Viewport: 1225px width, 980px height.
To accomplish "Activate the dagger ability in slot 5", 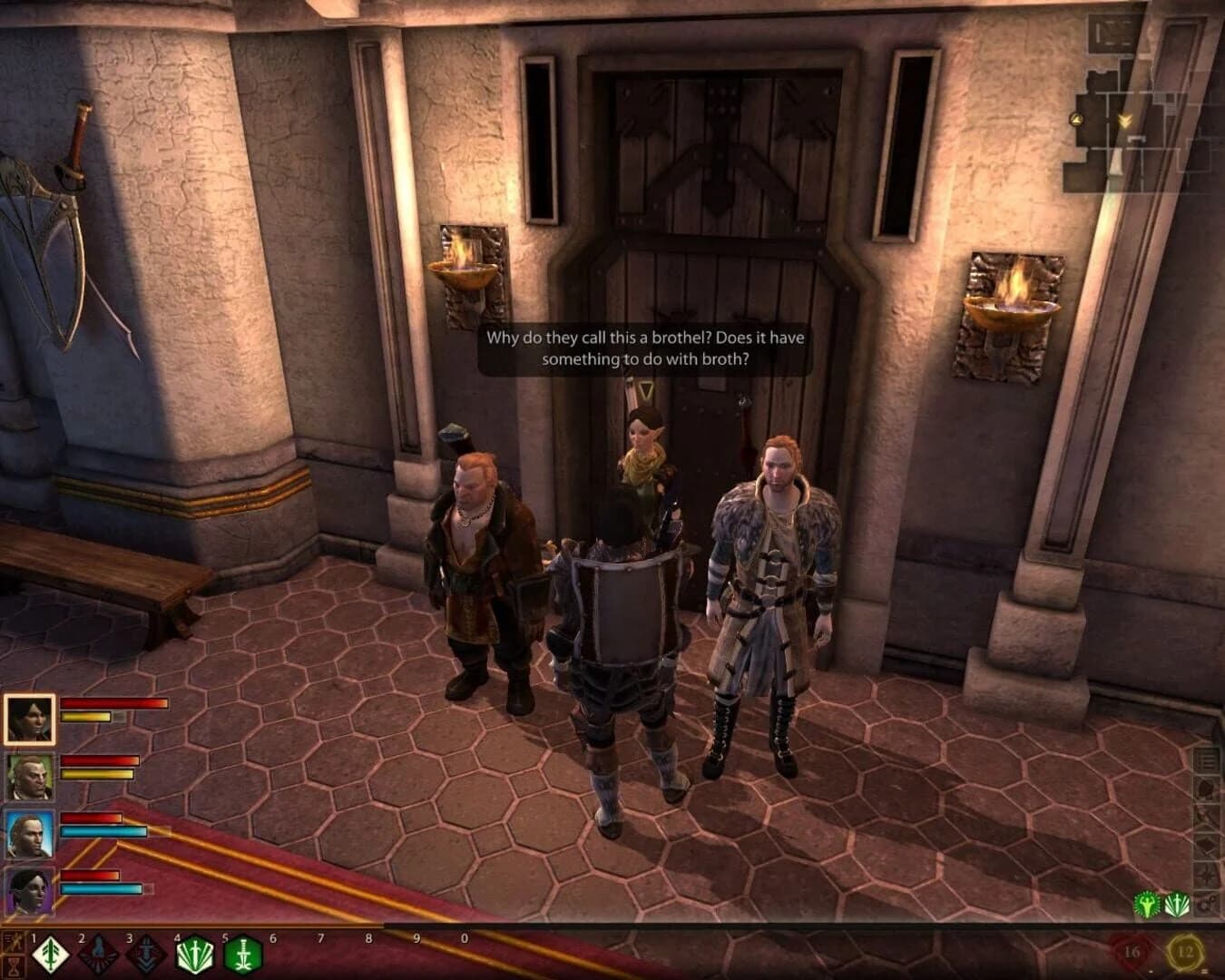I will coord(242,955).
